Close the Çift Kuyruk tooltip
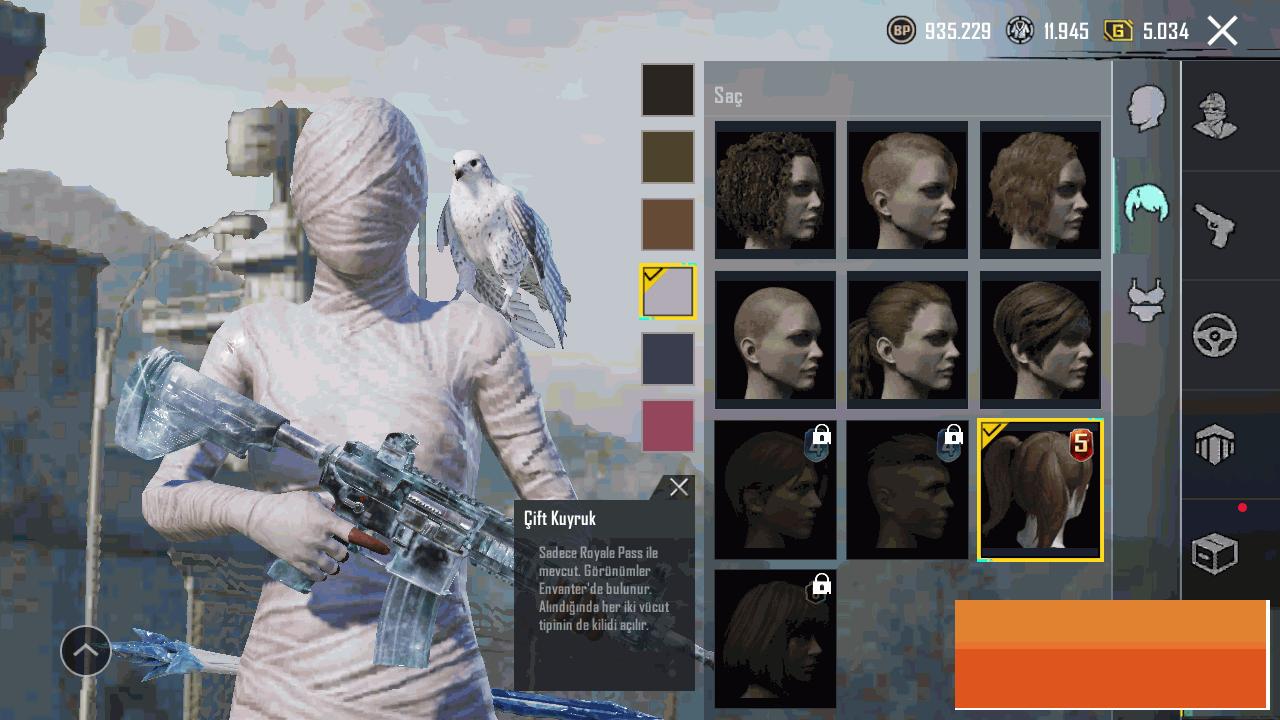 [679, 487]
